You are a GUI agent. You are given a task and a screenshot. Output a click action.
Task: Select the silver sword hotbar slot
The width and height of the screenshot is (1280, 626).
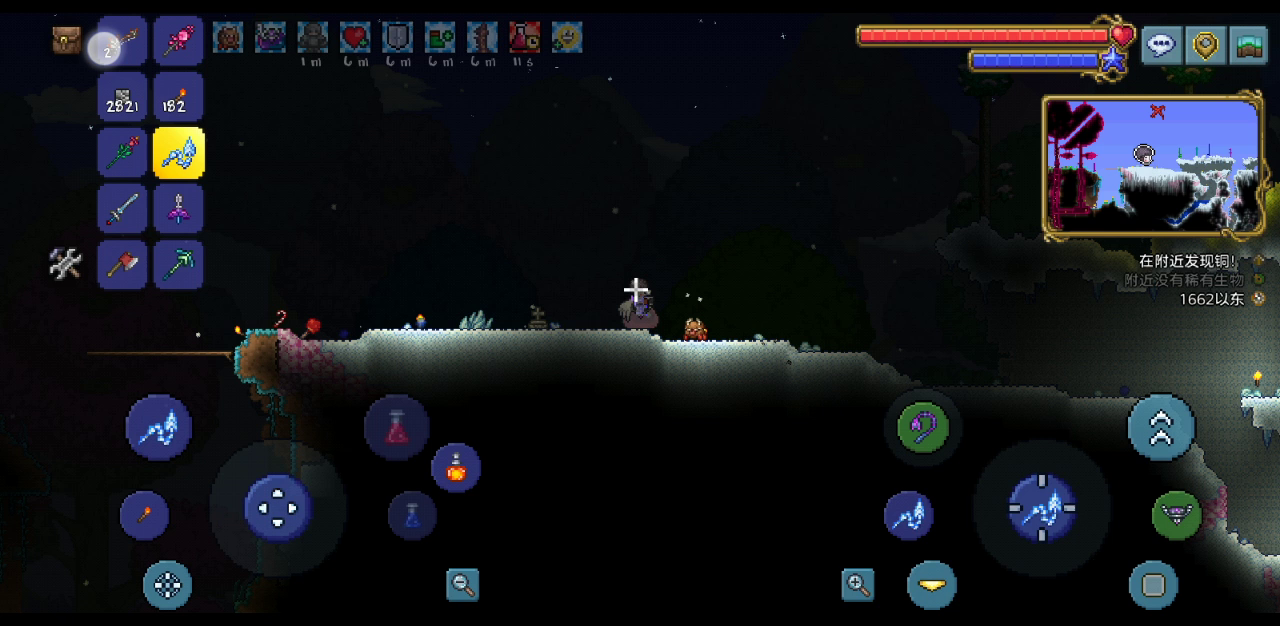click(123, 209)
